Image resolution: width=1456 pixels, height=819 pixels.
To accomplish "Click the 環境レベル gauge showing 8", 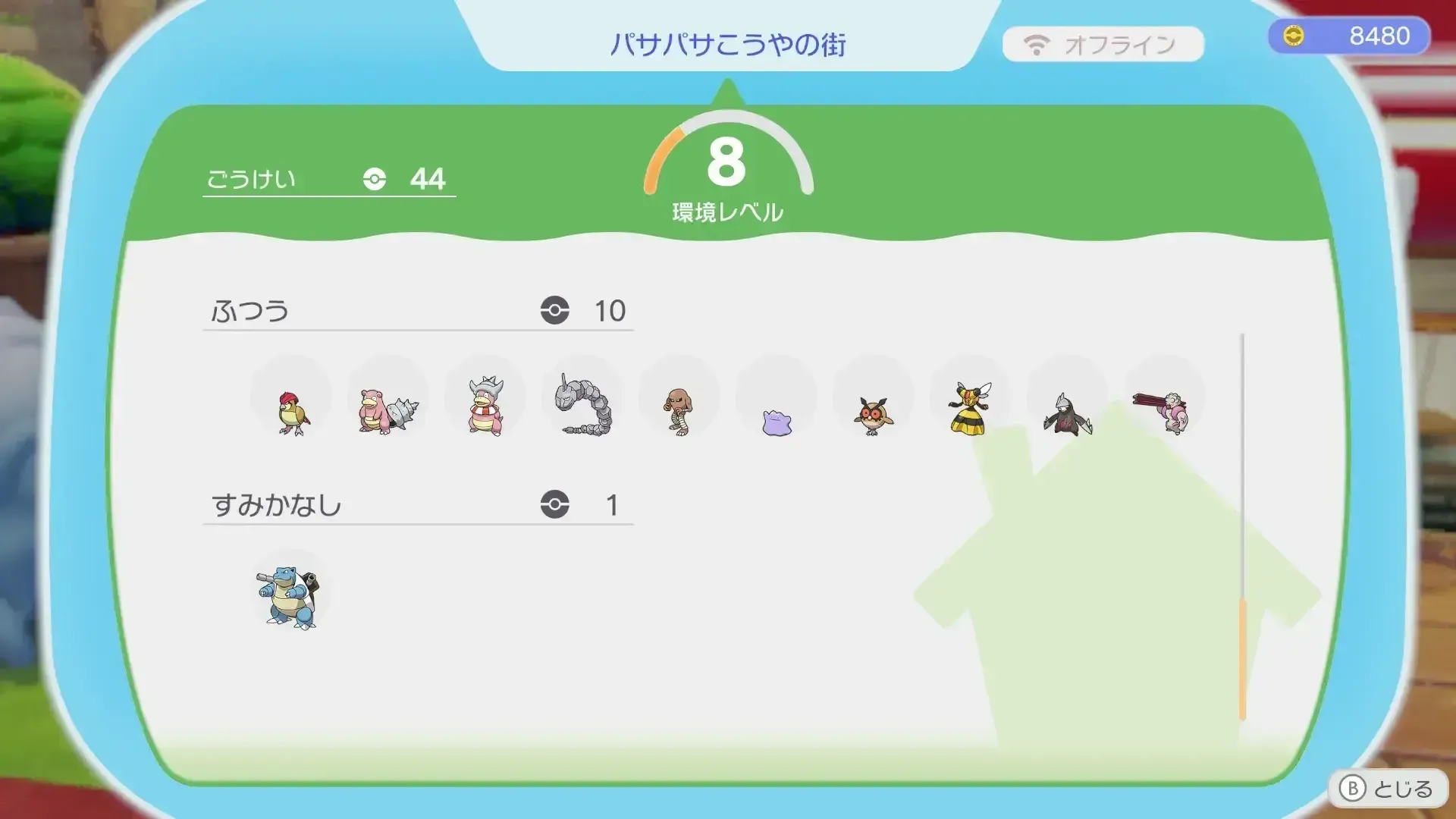I will (726, 163).
